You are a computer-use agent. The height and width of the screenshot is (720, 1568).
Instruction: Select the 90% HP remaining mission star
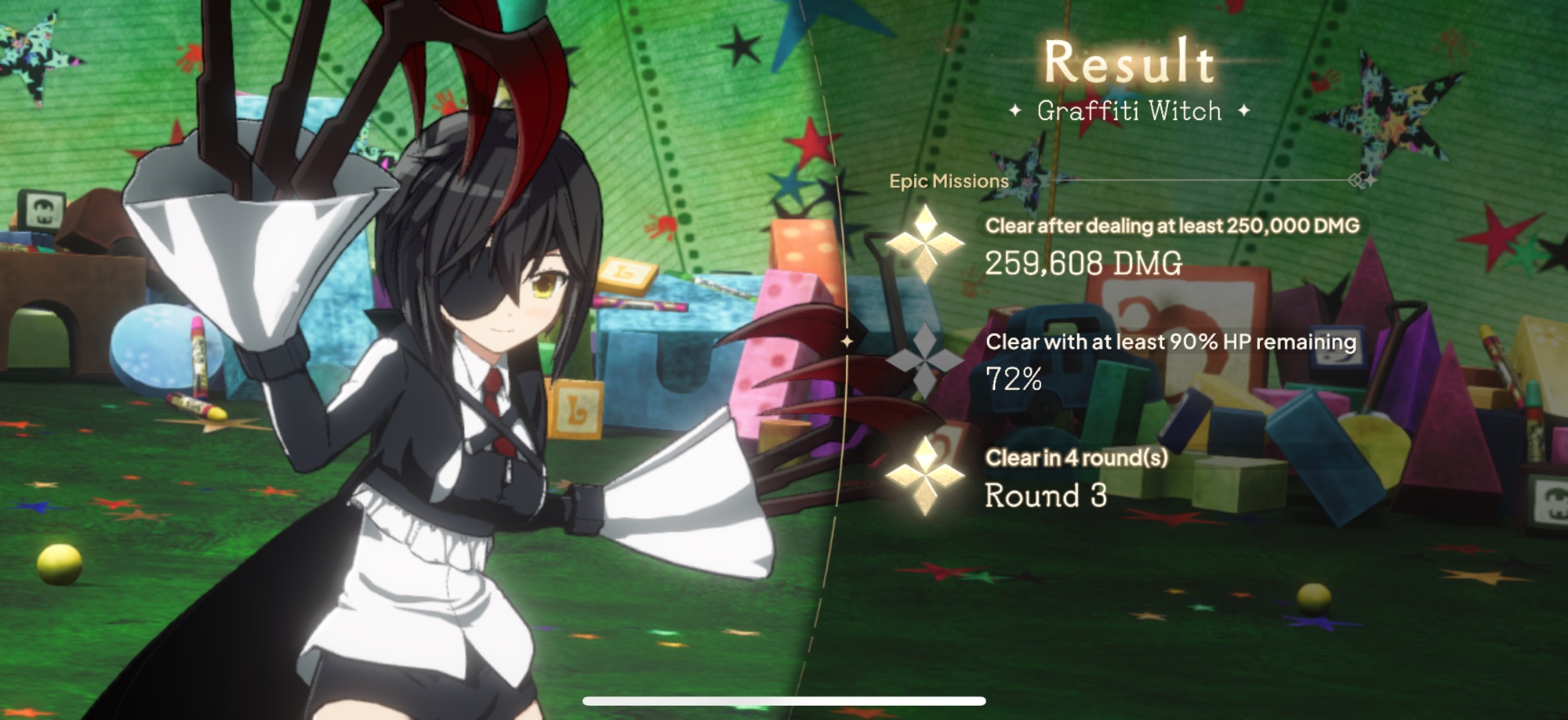point(925,360)
